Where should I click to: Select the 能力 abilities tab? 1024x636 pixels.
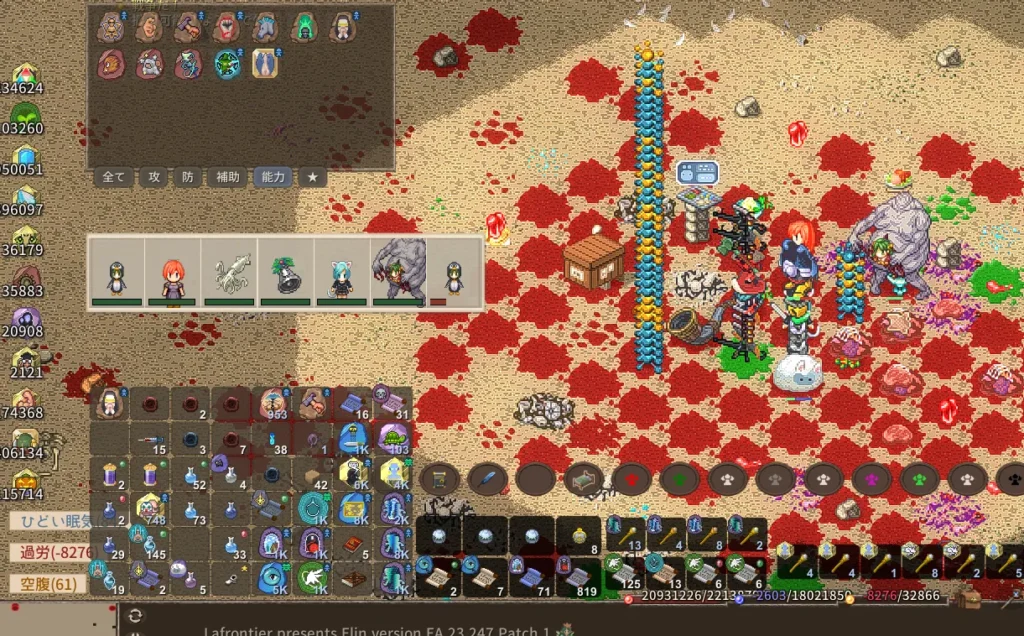[271, 177]
